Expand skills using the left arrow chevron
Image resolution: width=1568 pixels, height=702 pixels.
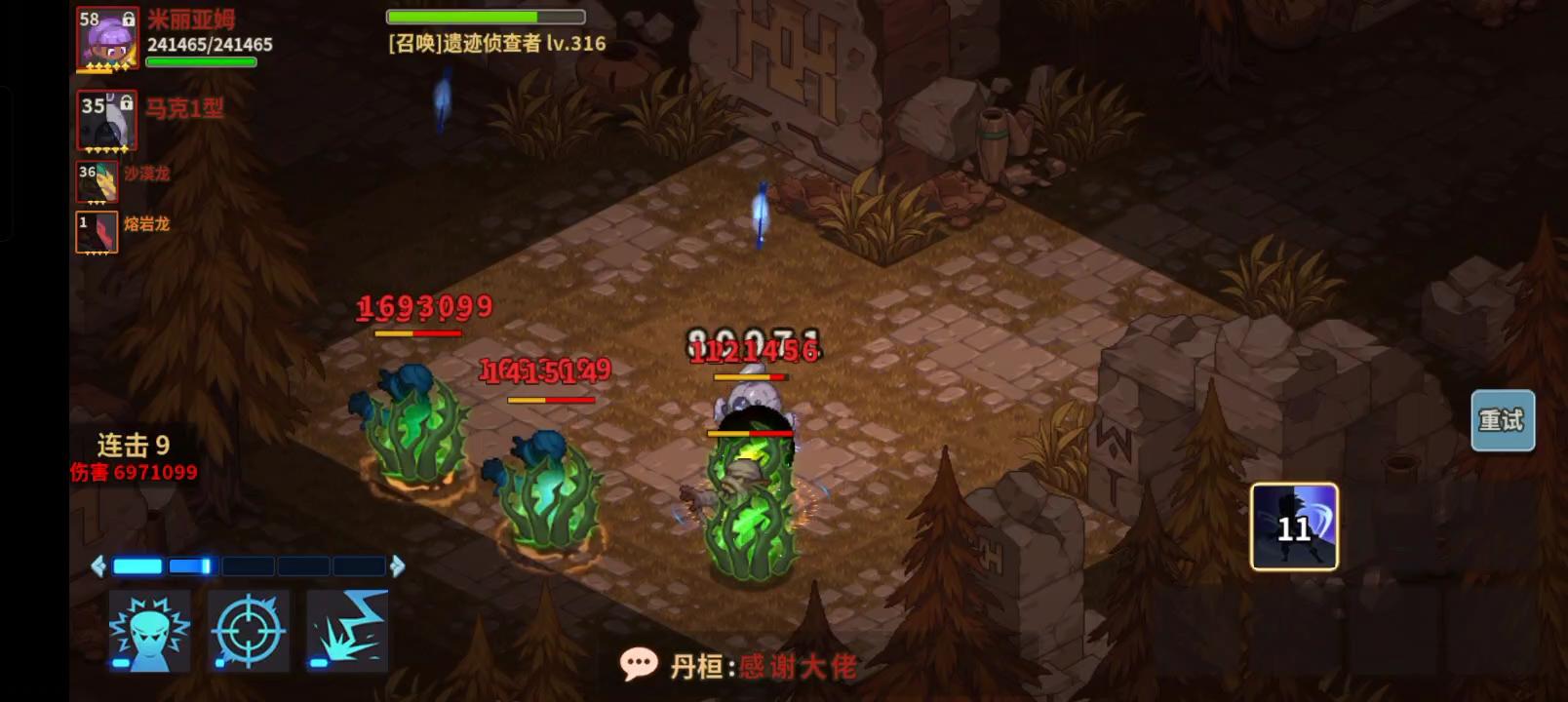coord(98,564)
